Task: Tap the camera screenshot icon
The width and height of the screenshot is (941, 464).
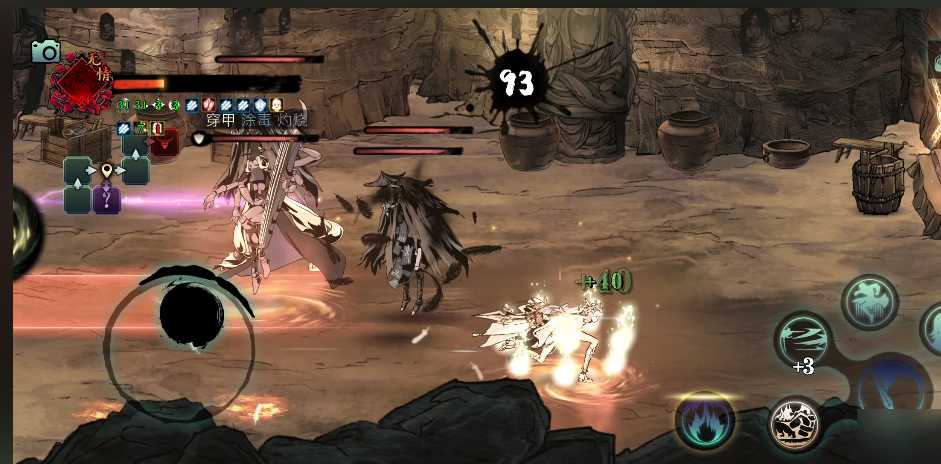Action: pos(46,51)
